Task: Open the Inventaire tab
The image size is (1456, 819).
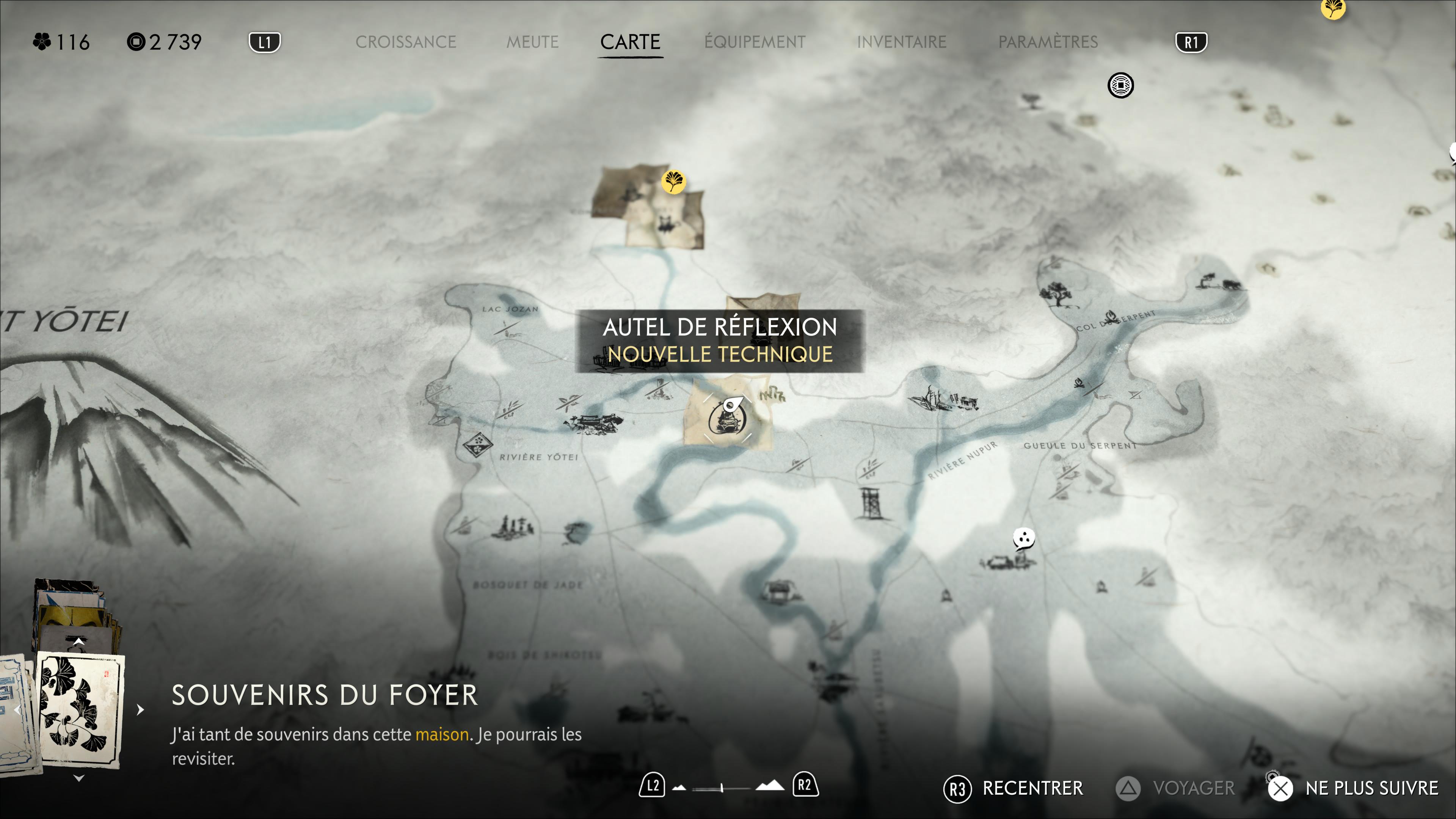Action: pyautogui.click(x=902, y=42)
